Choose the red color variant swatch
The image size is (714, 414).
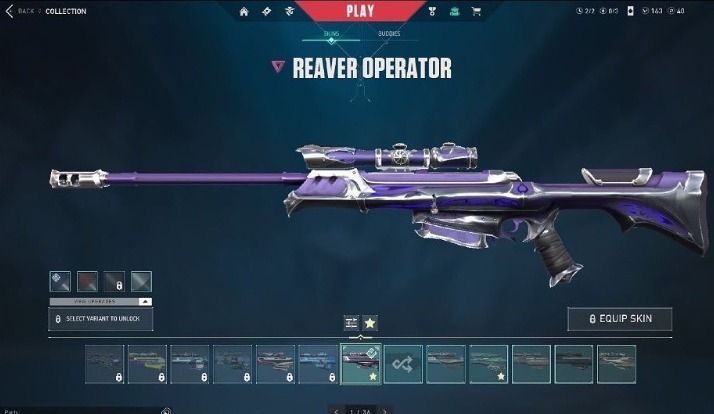[x=87, y=281]
